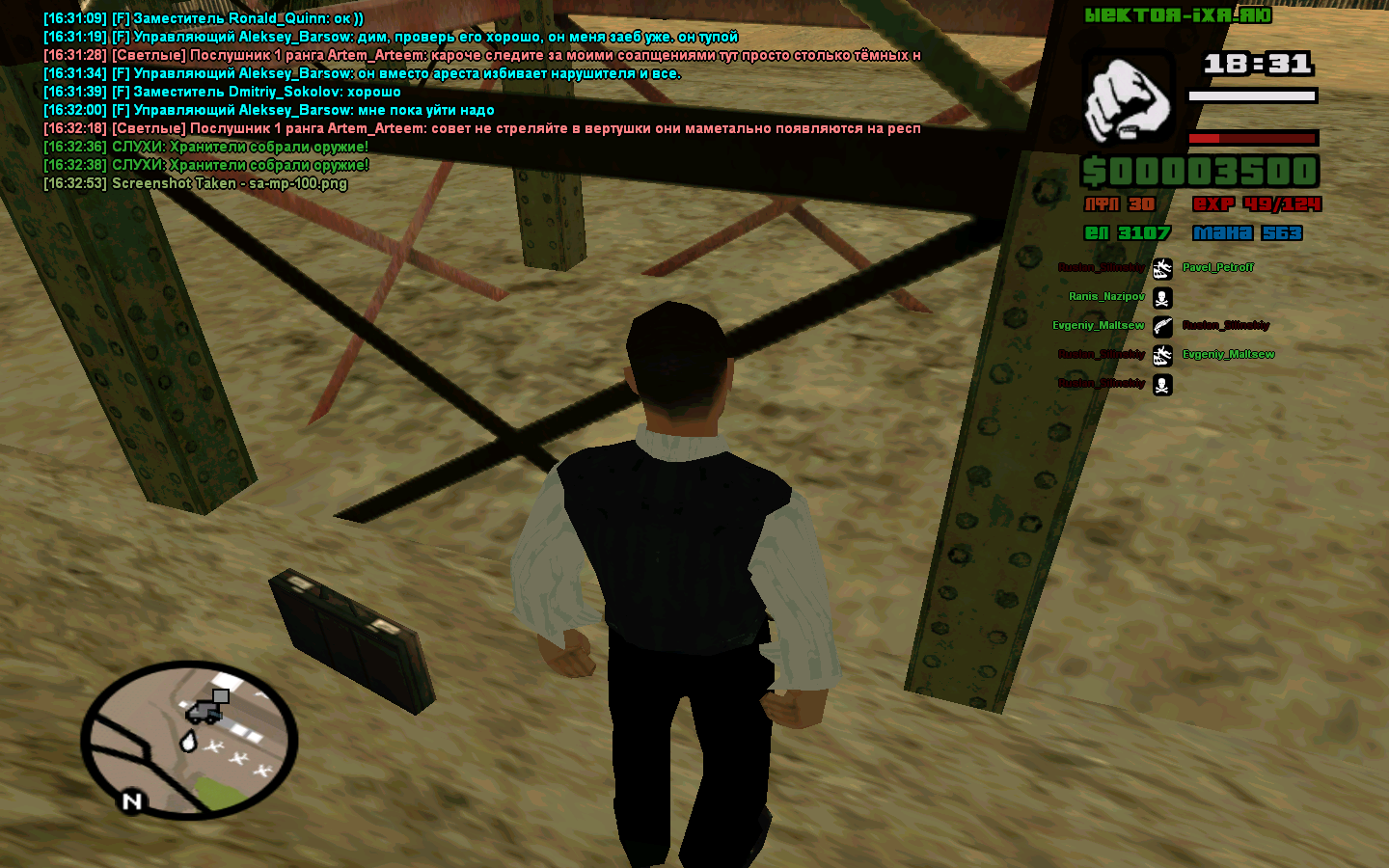This screenshot has width=1389, height=868.
Task: Click the Screenshot Taken chat line
Action: (x=196, y=183)
